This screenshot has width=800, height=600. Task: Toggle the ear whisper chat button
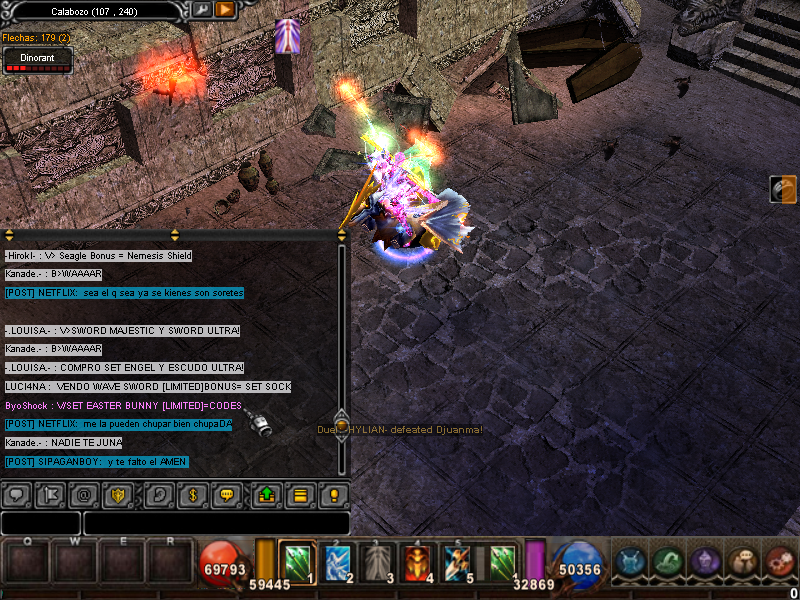point(158,494)
